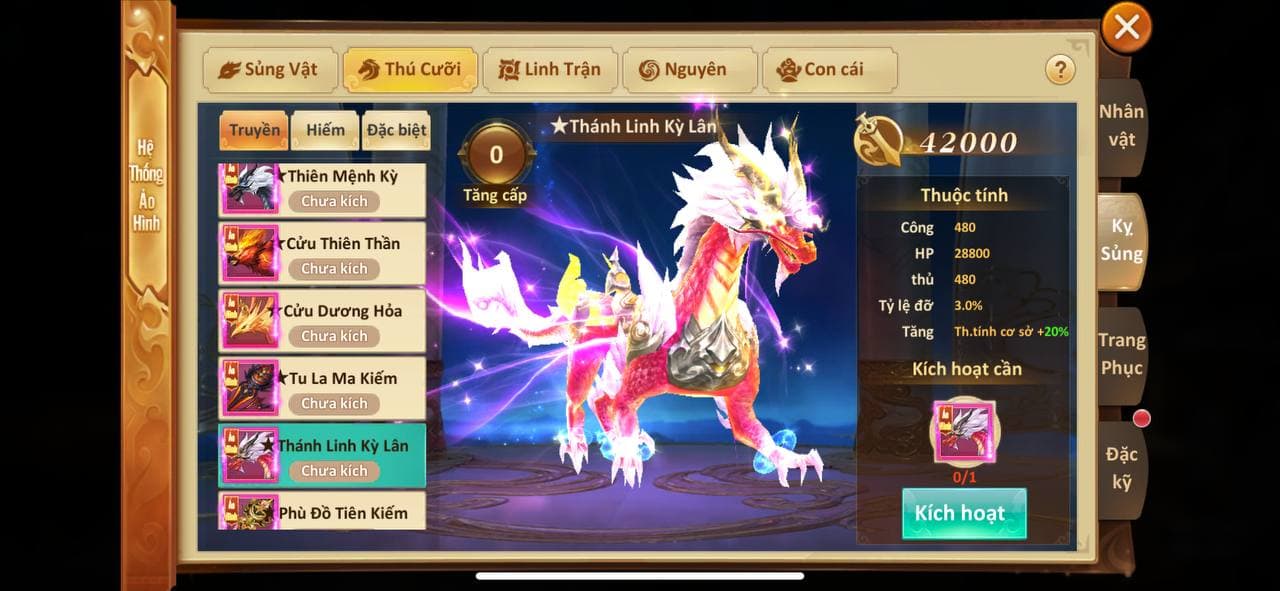
Task: Tap the required activation item icon
Action: [964, 432]
